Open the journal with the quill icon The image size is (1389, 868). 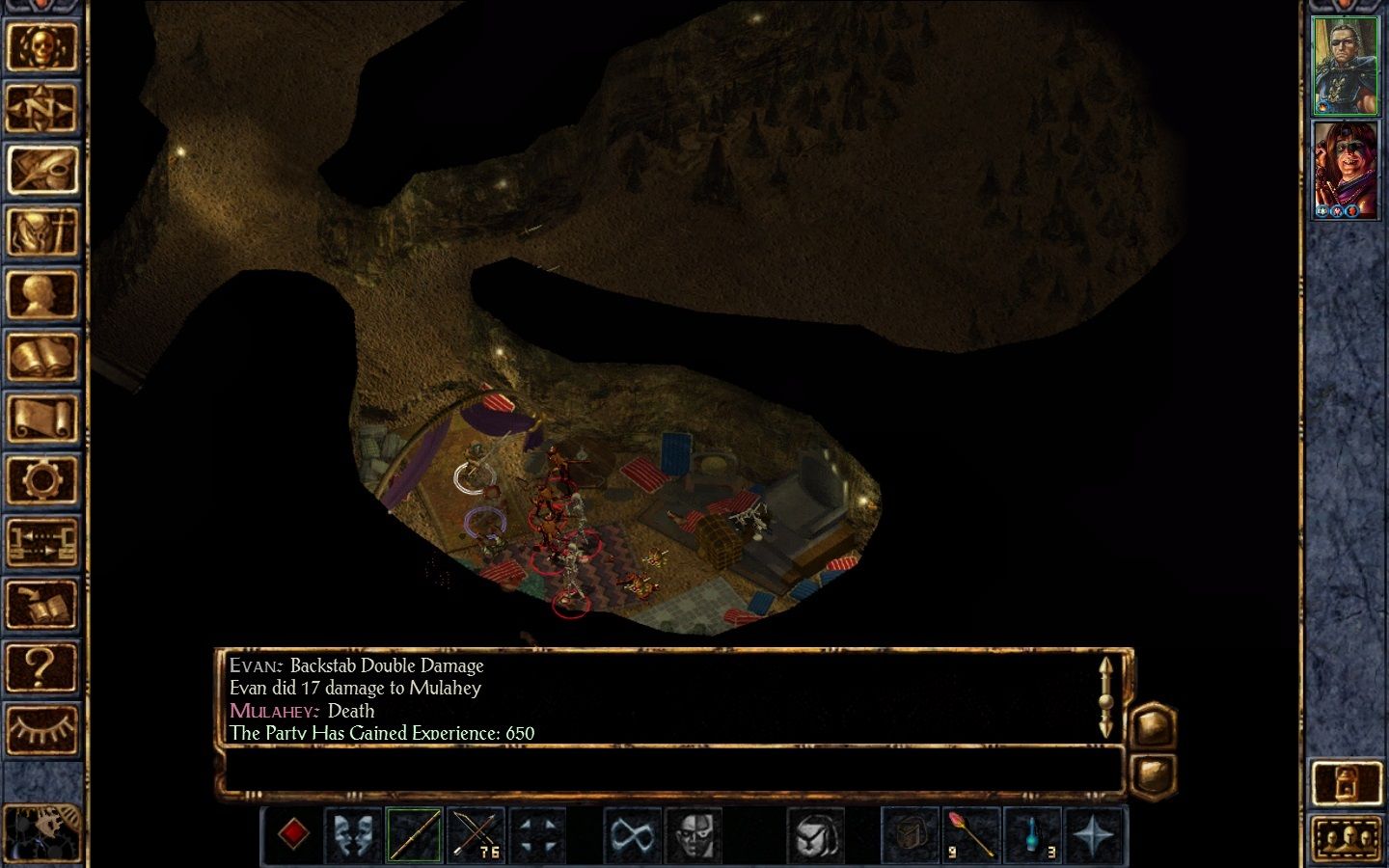click(x=41, y=170)
